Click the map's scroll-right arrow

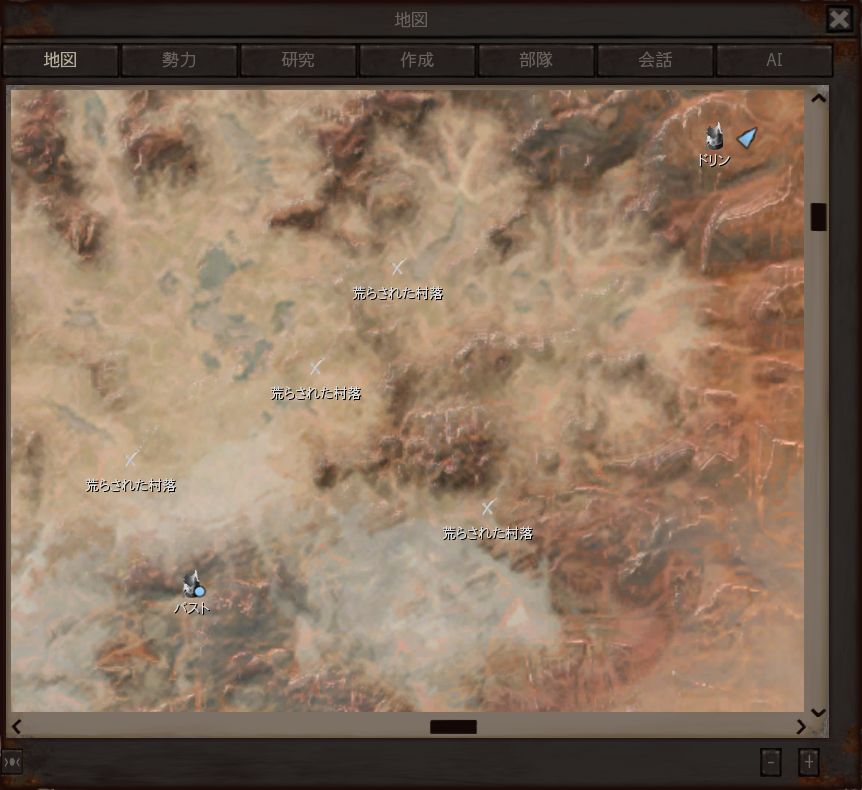point(801,727)
